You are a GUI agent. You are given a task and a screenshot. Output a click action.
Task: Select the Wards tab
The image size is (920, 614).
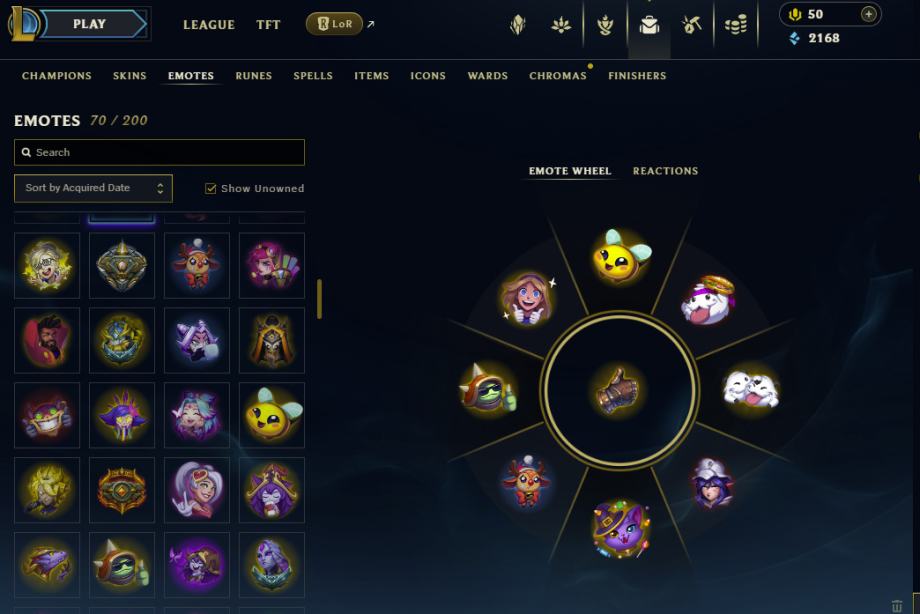[488, 76]
